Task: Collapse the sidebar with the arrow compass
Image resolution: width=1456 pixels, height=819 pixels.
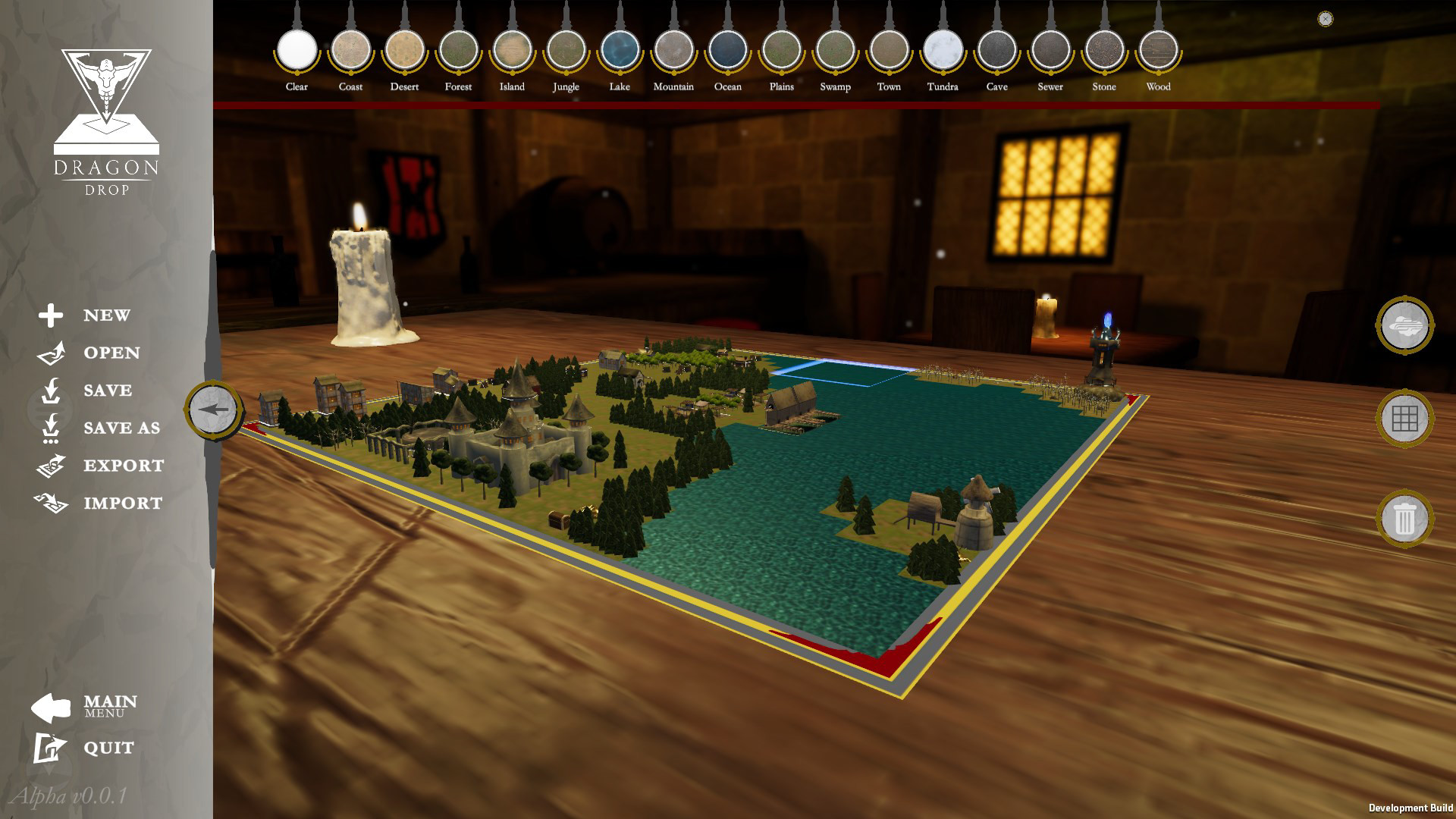Action: 213,408
